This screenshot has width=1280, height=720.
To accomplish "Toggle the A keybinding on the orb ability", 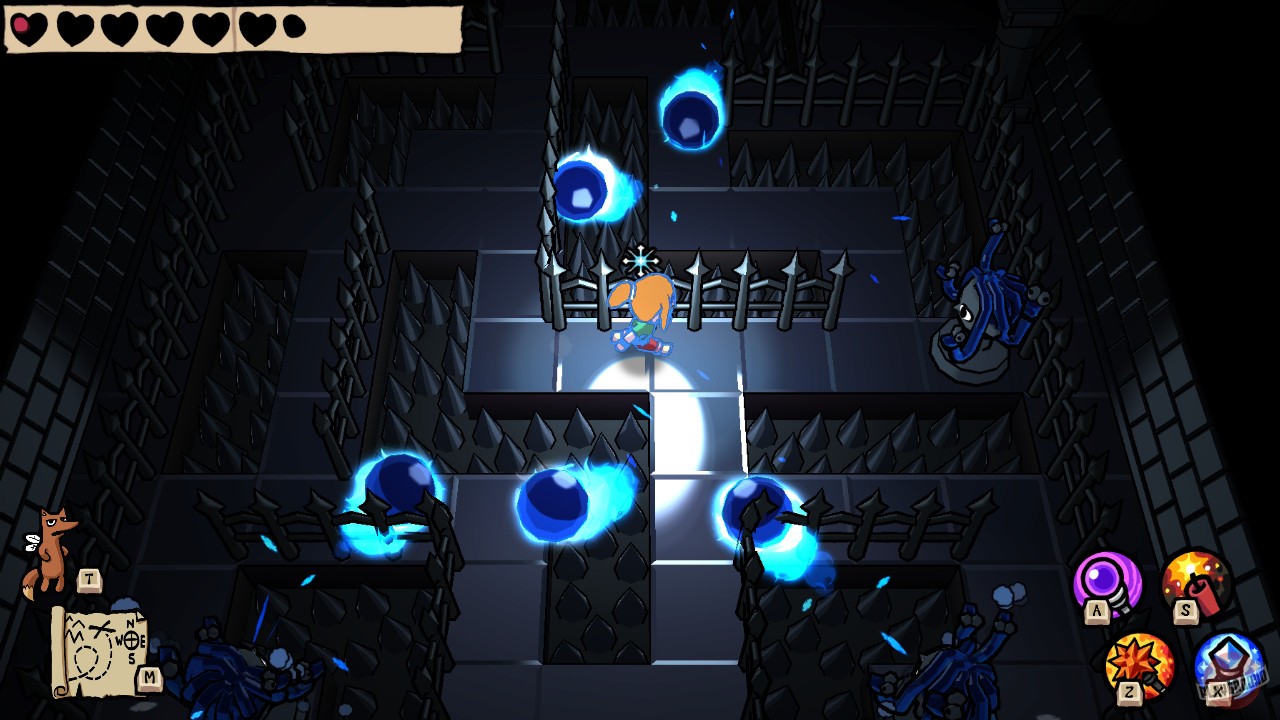I will (1096, 610).
